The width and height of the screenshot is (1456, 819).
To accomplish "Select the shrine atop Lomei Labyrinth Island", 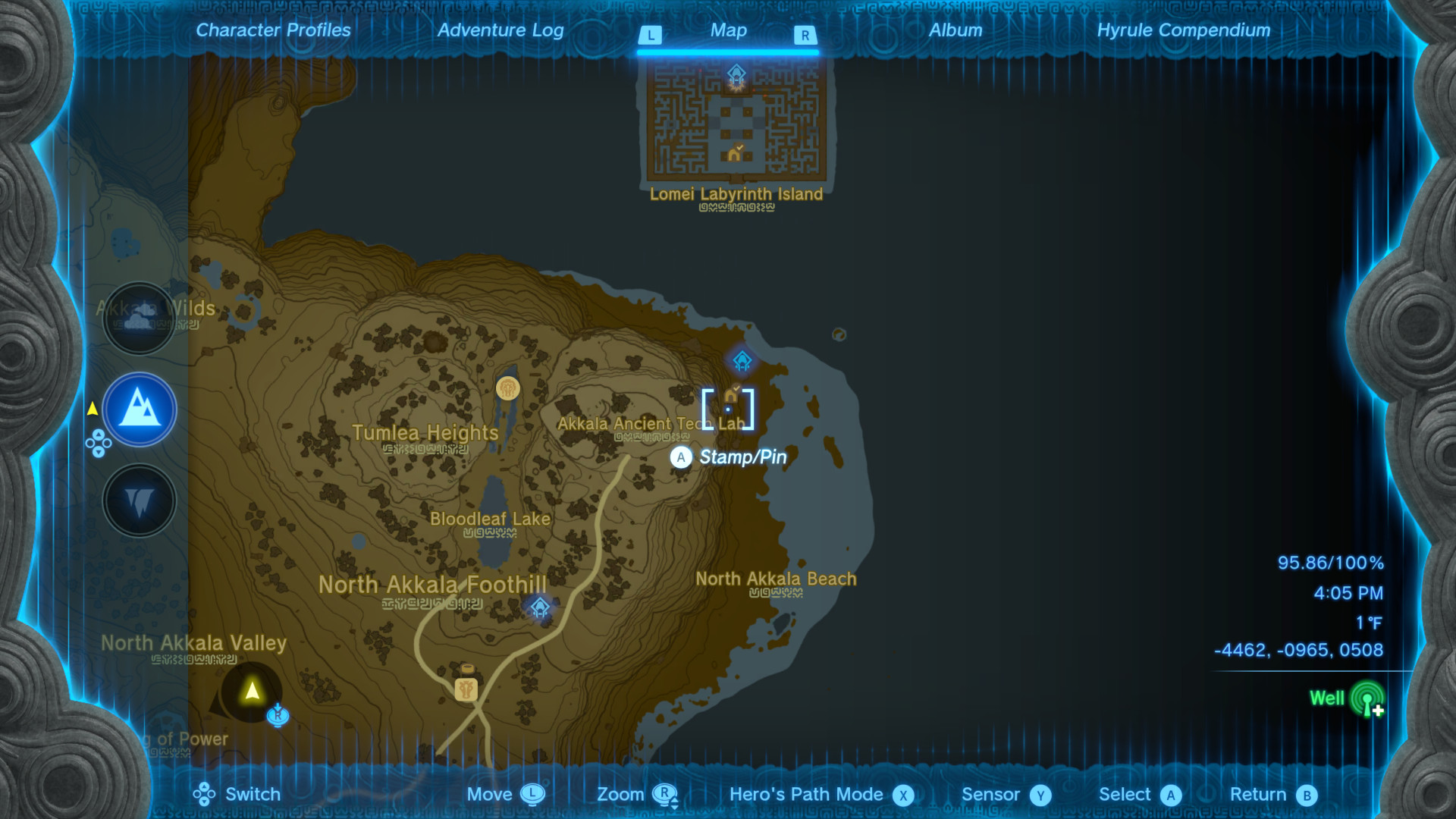I will pos(736,74).
